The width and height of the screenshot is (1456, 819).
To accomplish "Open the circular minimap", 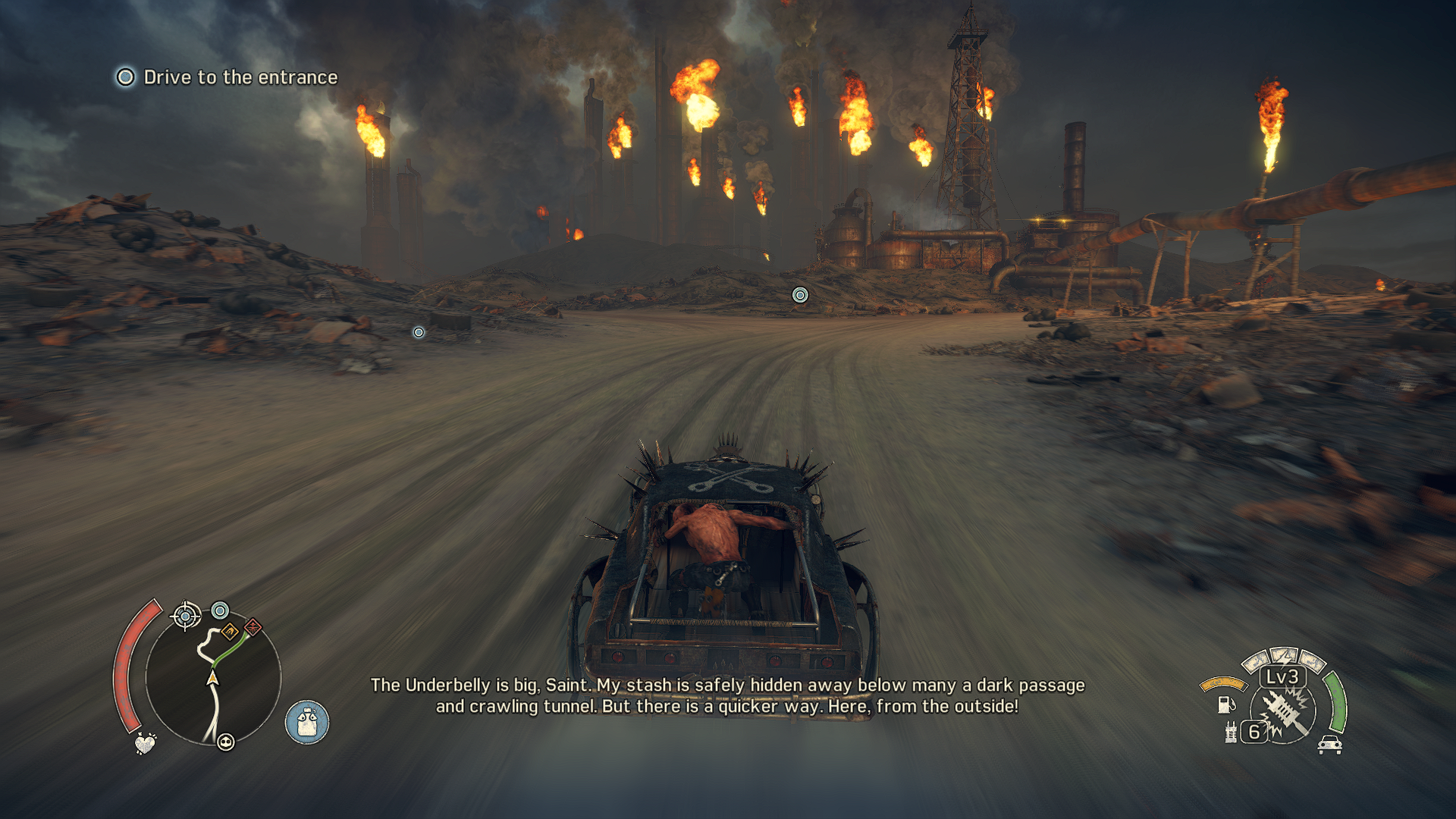I will pos(213,677).
